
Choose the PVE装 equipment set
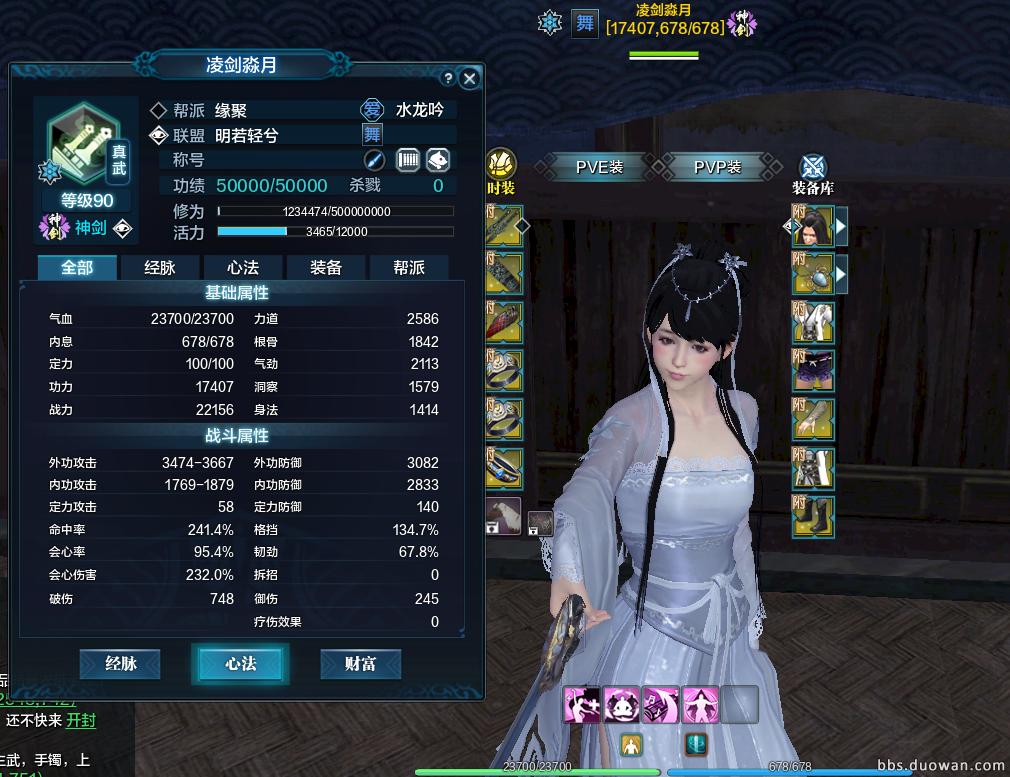(600, 167)
